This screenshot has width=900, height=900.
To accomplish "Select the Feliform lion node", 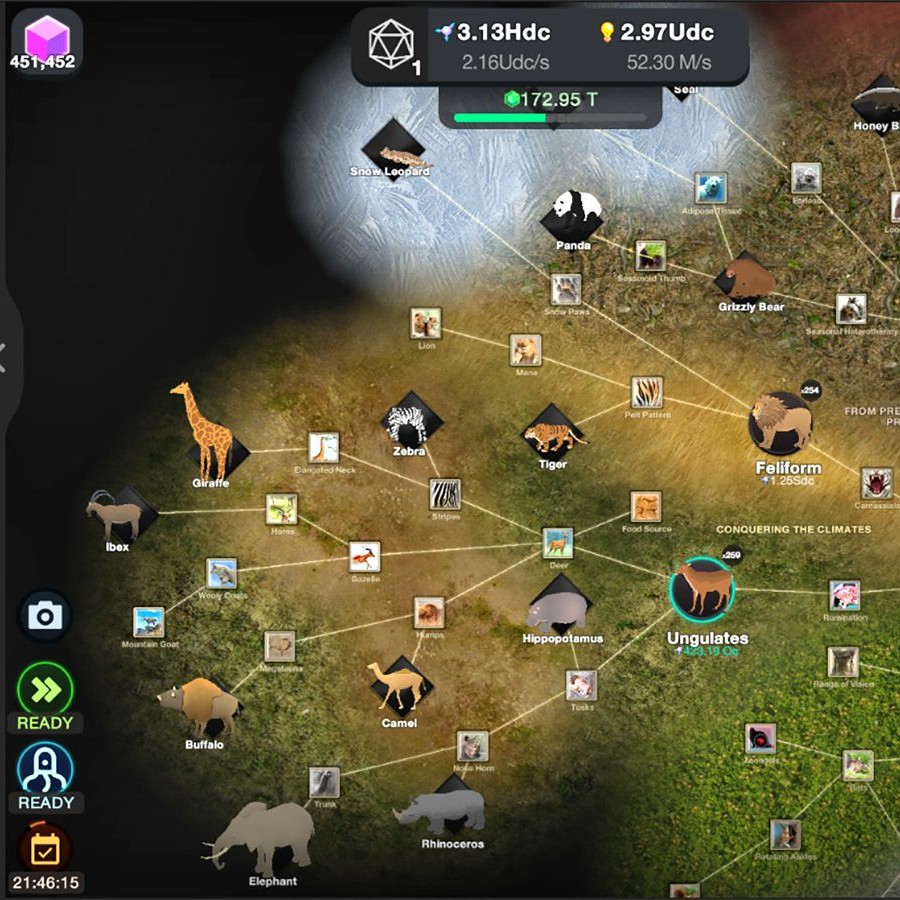I will pyautogui.click(x=781, y=424).
